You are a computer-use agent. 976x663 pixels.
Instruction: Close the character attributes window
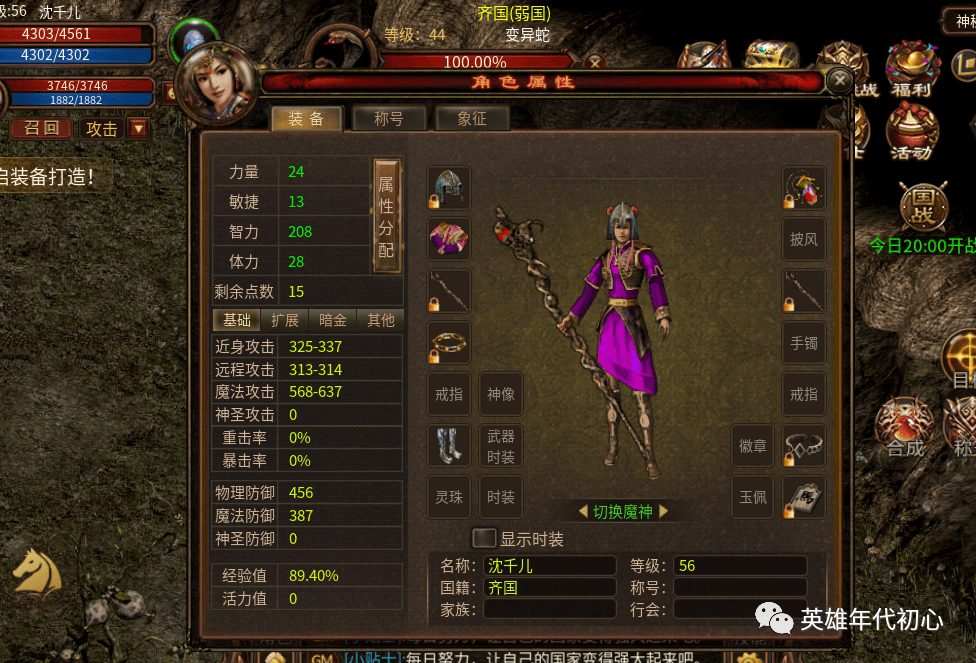841,80
